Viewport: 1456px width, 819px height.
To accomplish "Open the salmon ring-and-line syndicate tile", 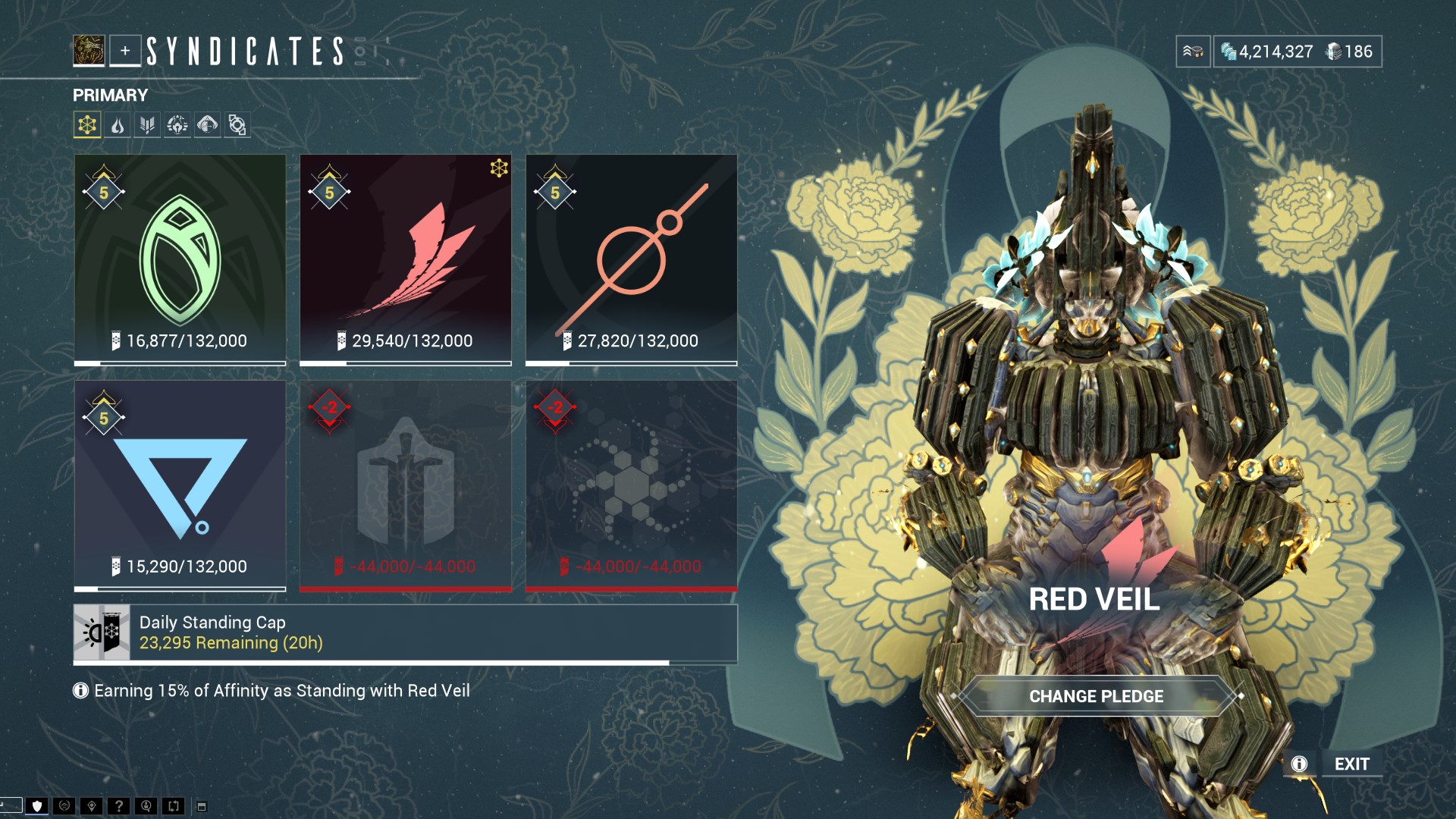I will click(x=631, y=259).
